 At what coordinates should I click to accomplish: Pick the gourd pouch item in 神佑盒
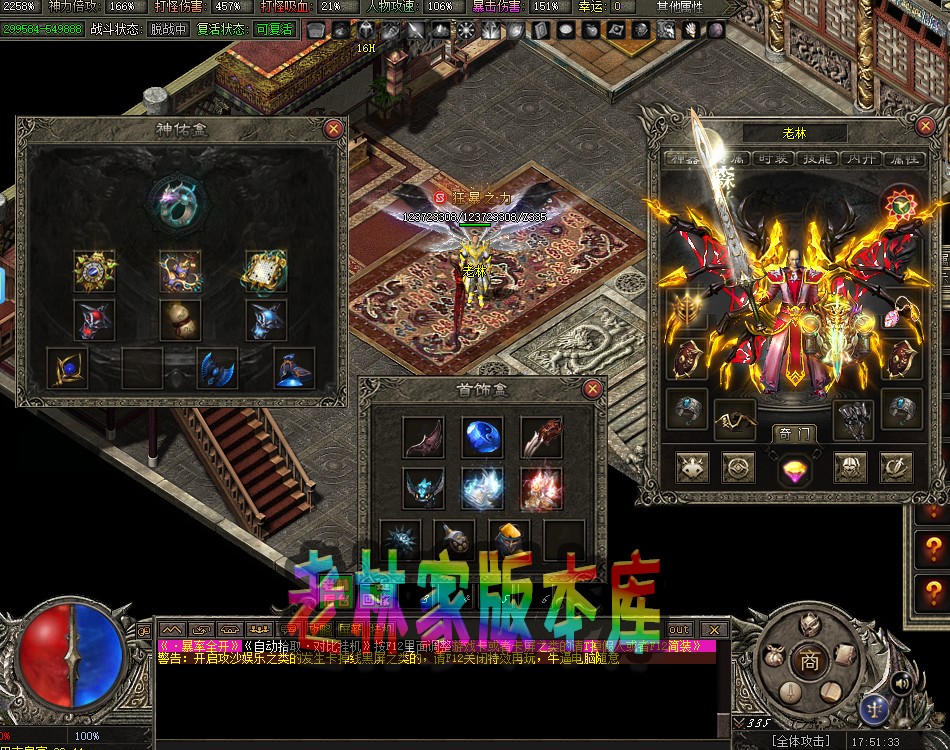pos(180,320)
